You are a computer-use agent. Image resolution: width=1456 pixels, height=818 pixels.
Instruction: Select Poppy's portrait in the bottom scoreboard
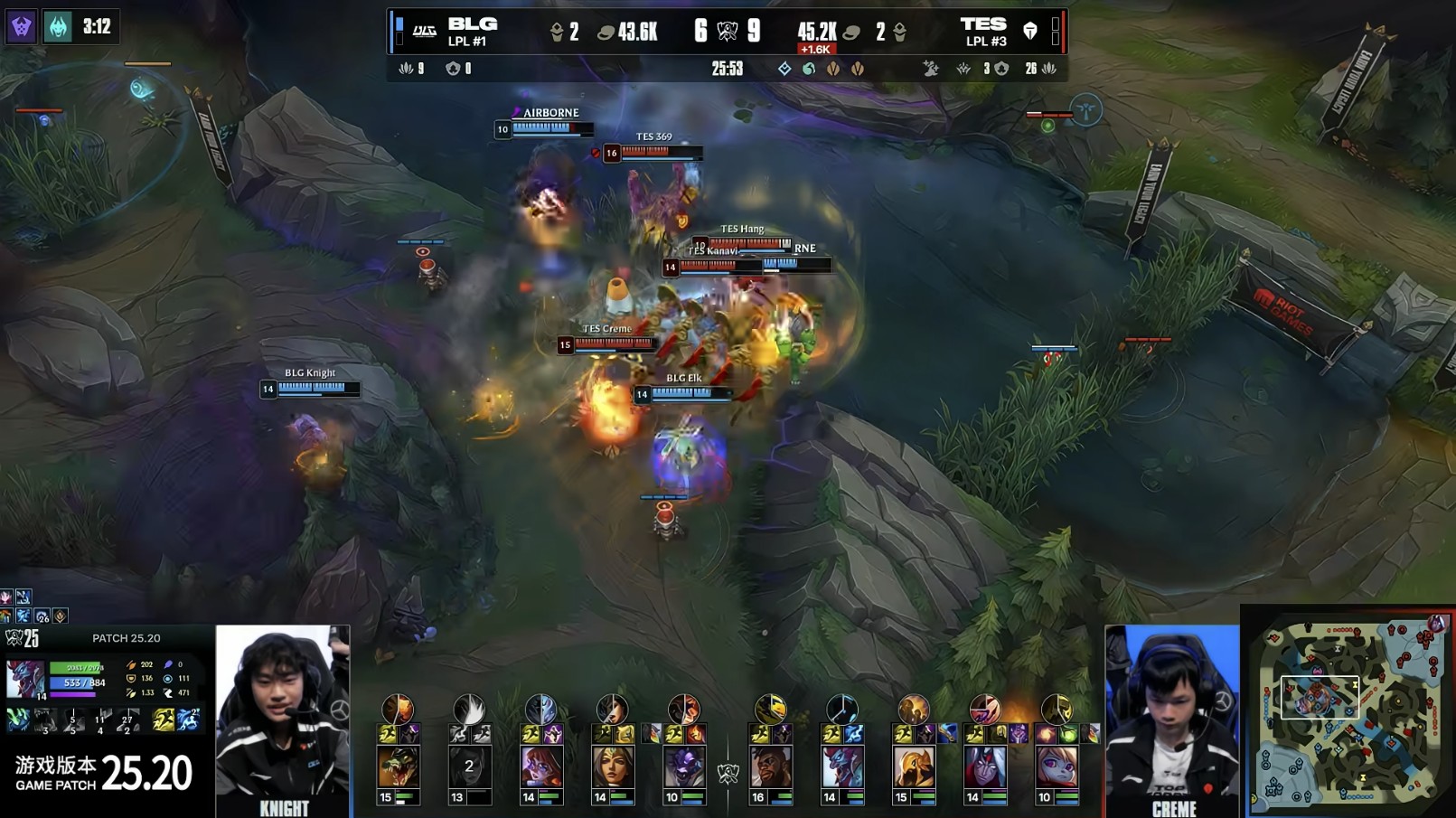pyautogui.click(x=1056, y=767)
